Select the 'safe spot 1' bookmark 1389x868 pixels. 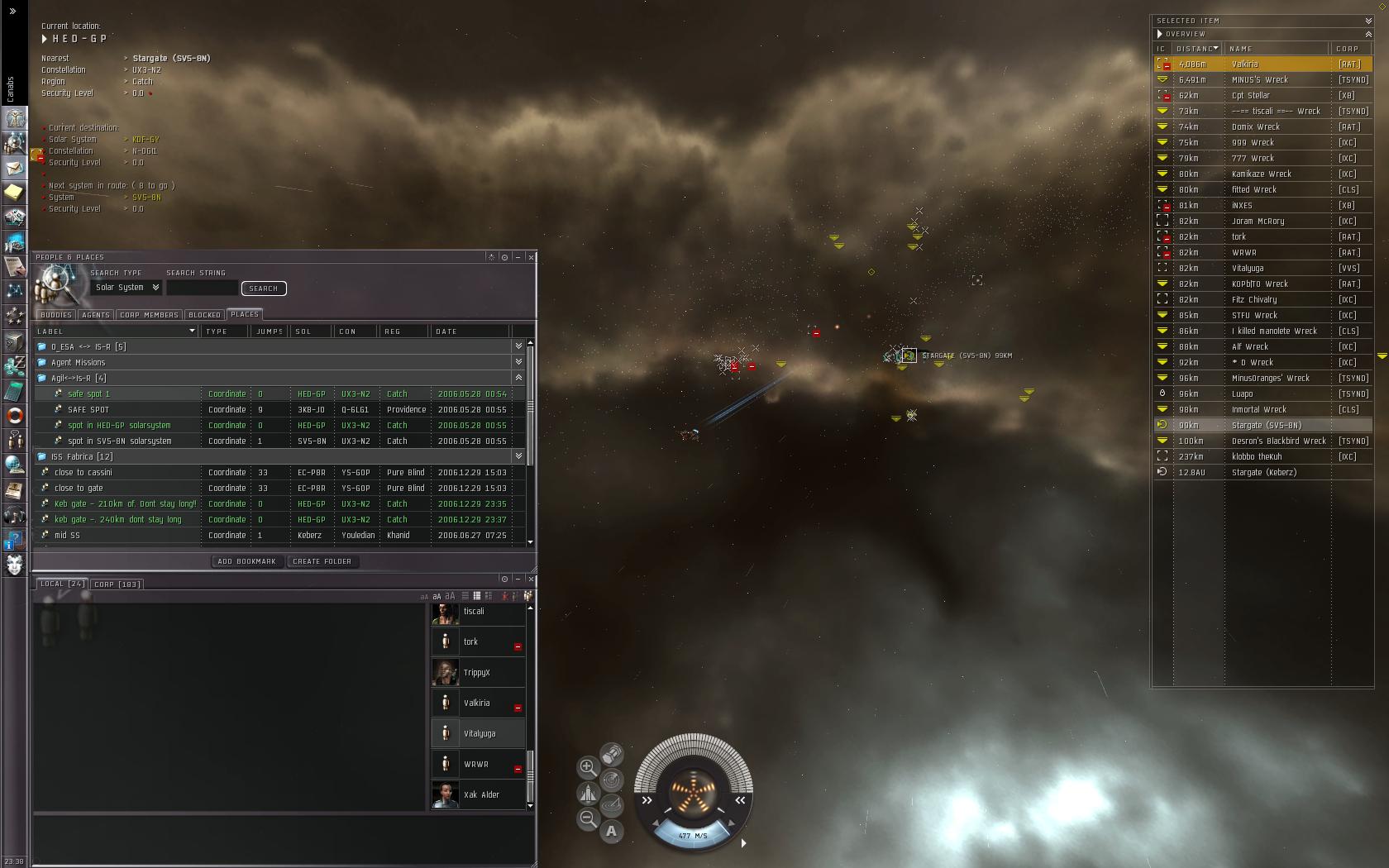(x=88, y=394)
